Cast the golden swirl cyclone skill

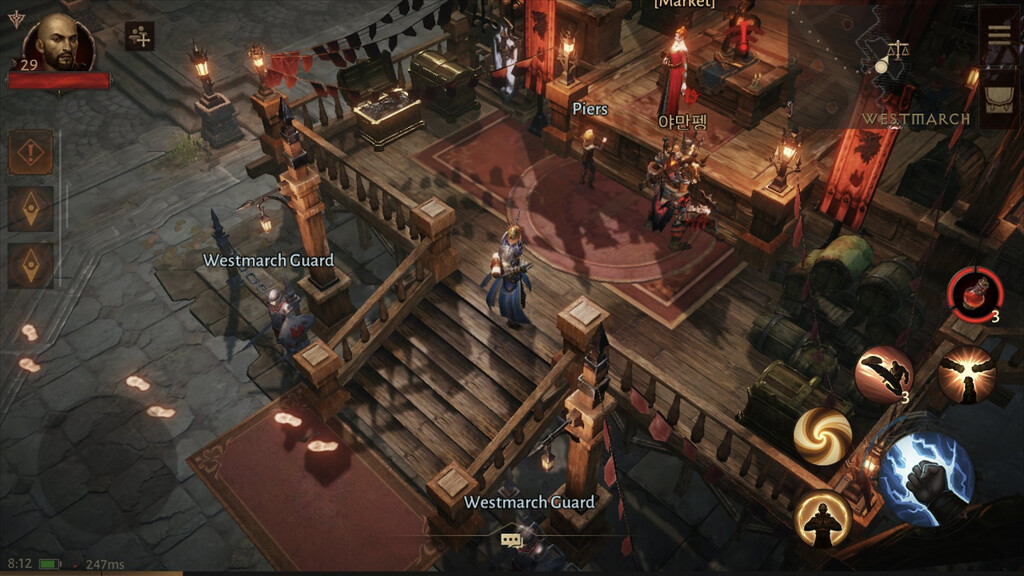pyautogui.click(x=822, y=436)
